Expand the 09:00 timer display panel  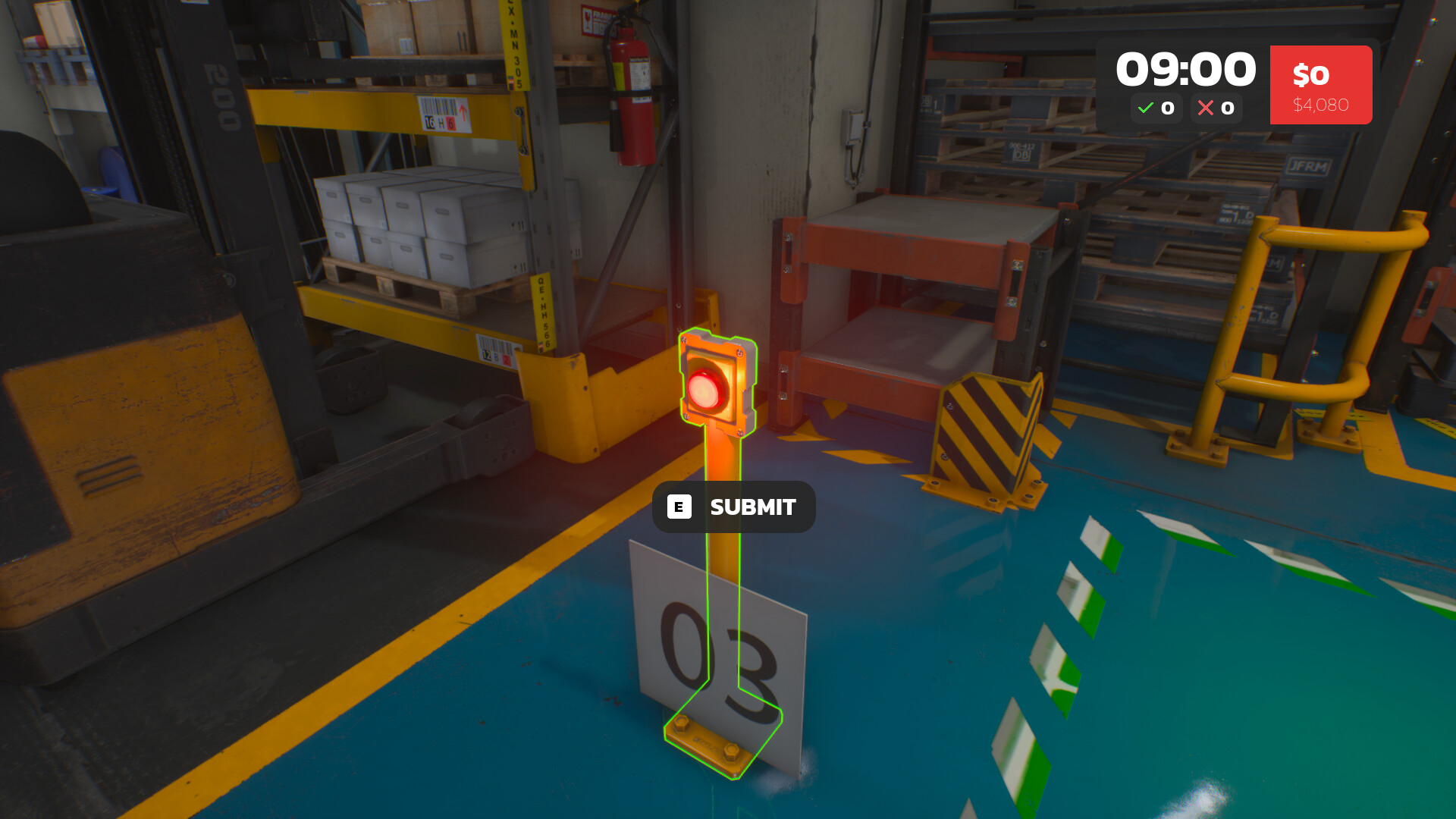(1185, 68)
